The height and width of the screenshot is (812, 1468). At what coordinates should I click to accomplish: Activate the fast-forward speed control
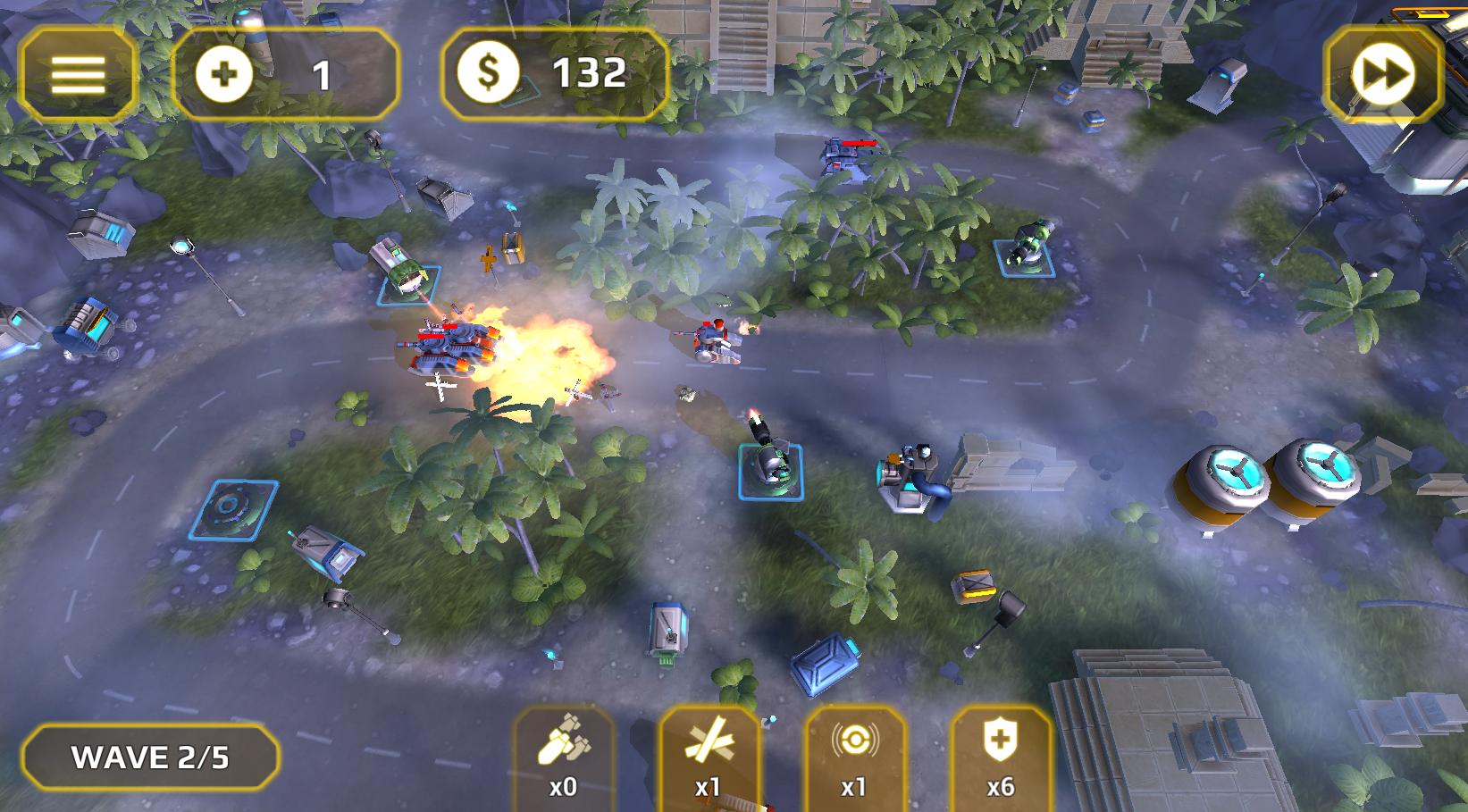coord(1382,73)
